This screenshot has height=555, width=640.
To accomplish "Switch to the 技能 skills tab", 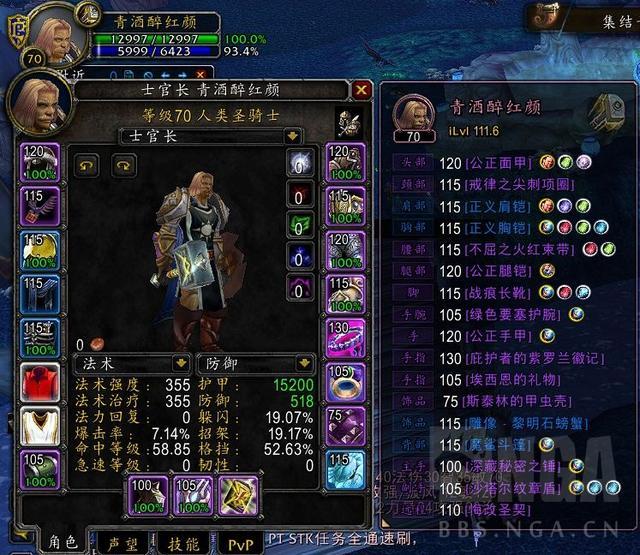I will coord(182,541).
